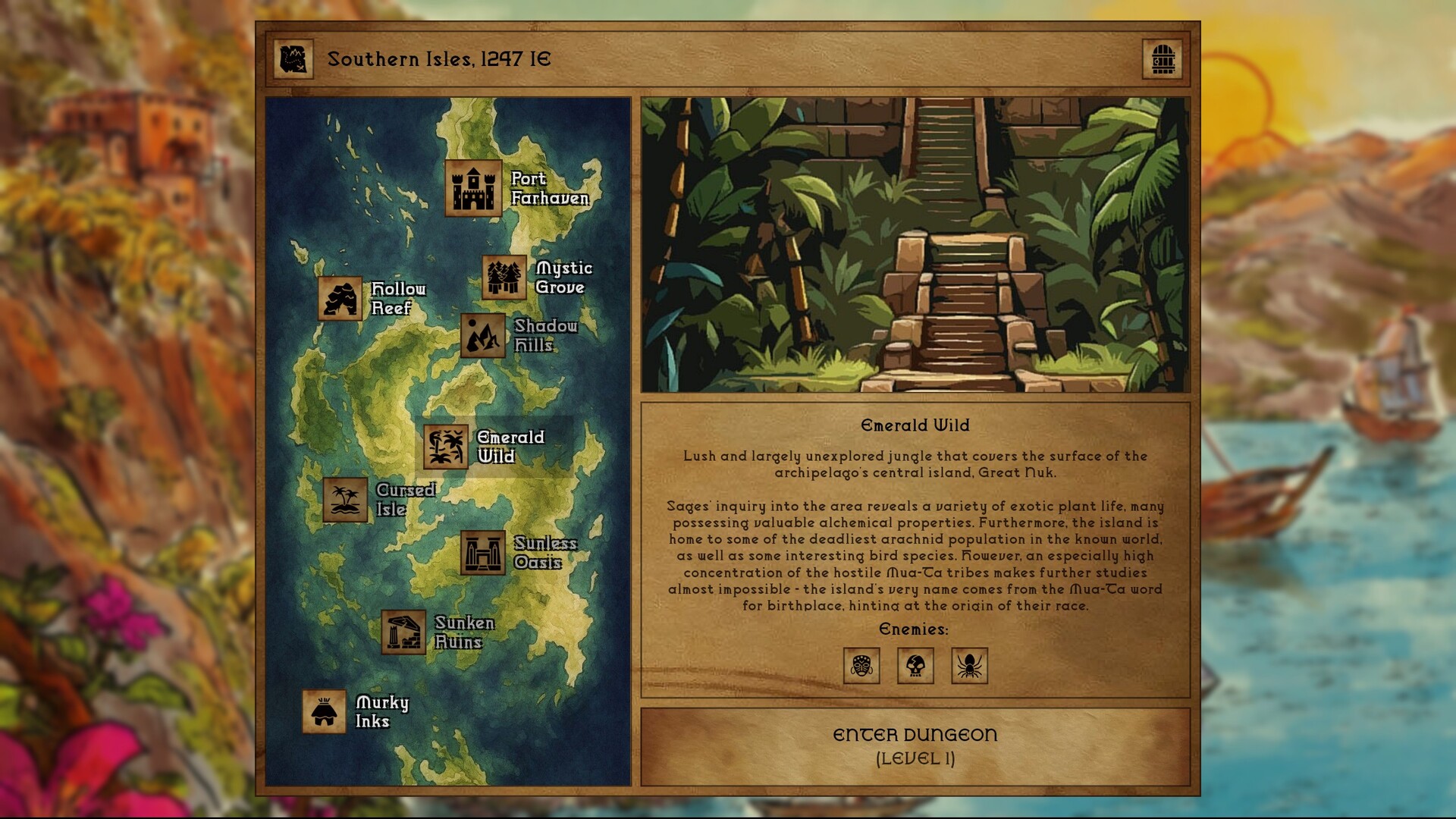The image size is (1456, 819).
Task: Click the world map icon beside the title
Action: (x=294, y=60)
